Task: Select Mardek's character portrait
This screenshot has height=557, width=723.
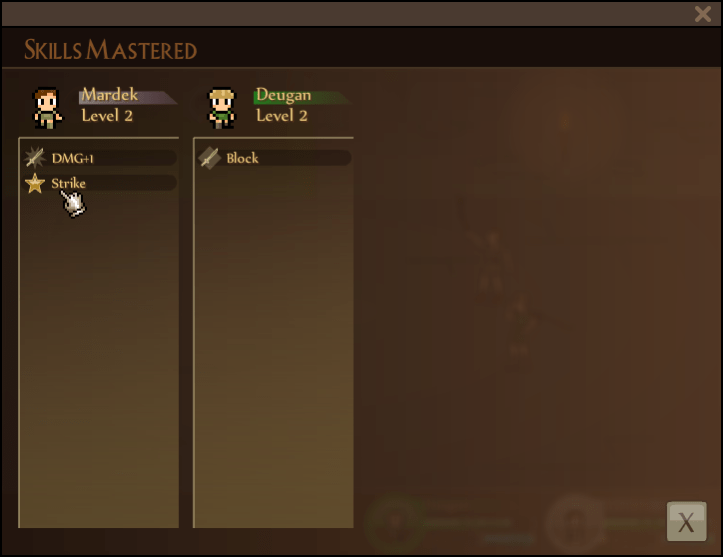Action: click(x=47, y=107)
